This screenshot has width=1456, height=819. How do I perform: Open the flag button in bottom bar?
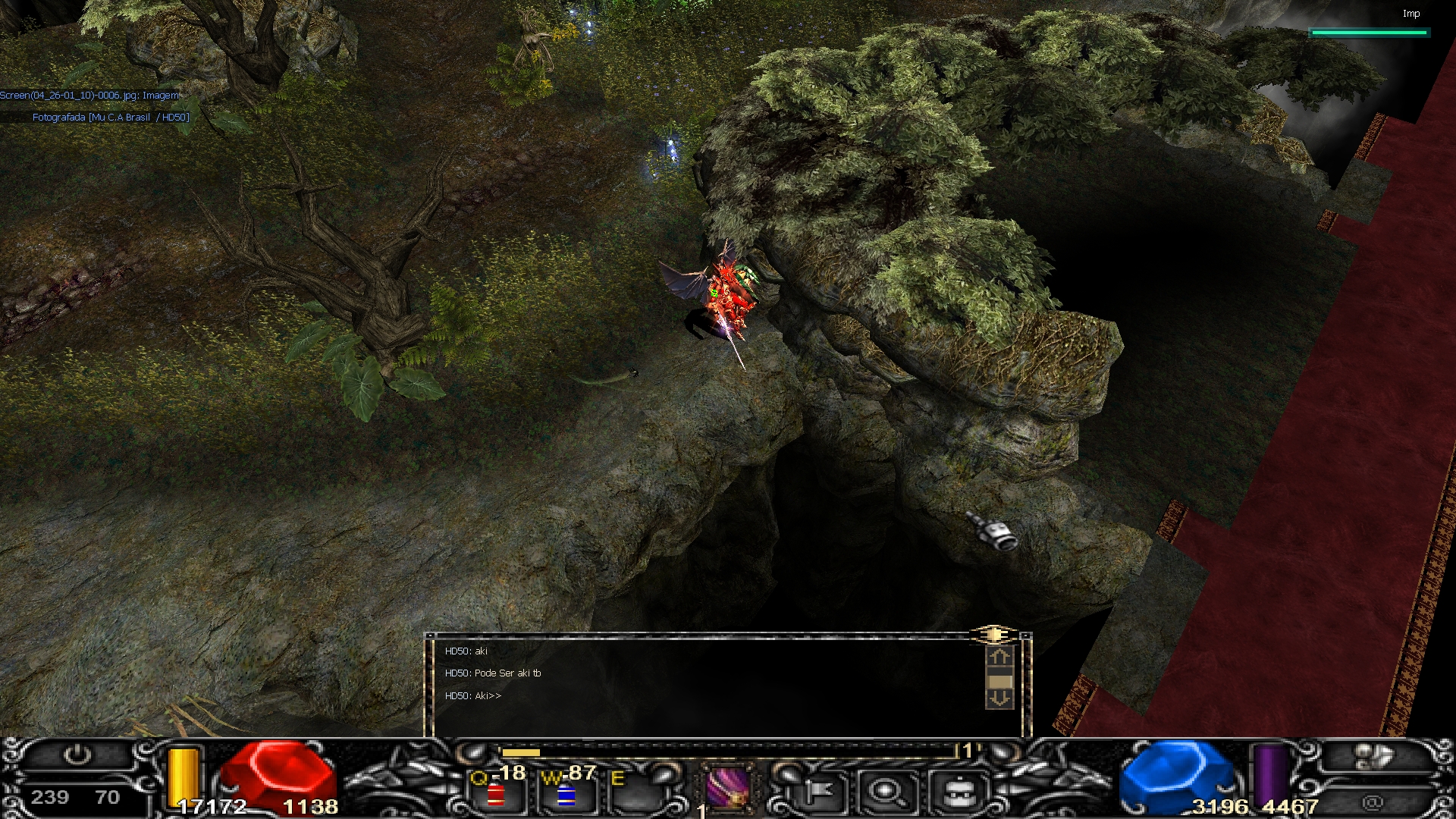tap(815, 792)
